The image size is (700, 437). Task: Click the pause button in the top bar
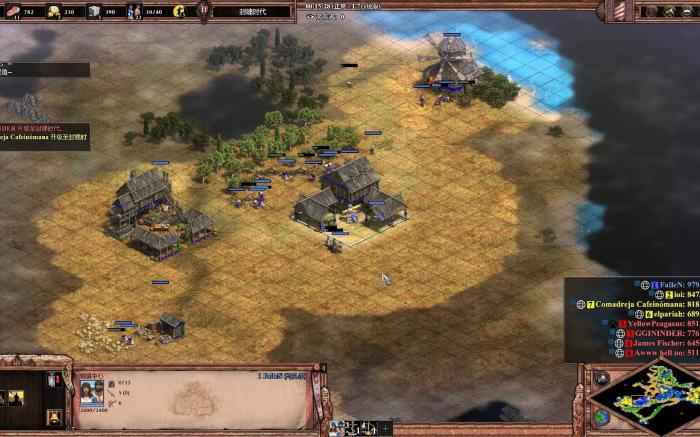tap(203, 10)
